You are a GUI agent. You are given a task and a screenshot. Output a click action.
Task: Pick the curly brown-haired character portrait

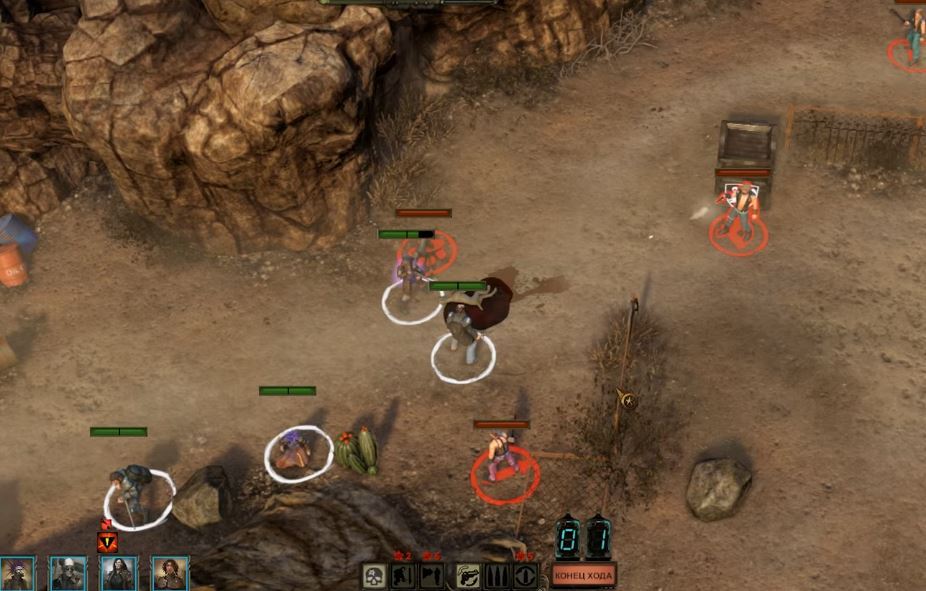click(170, 574)
